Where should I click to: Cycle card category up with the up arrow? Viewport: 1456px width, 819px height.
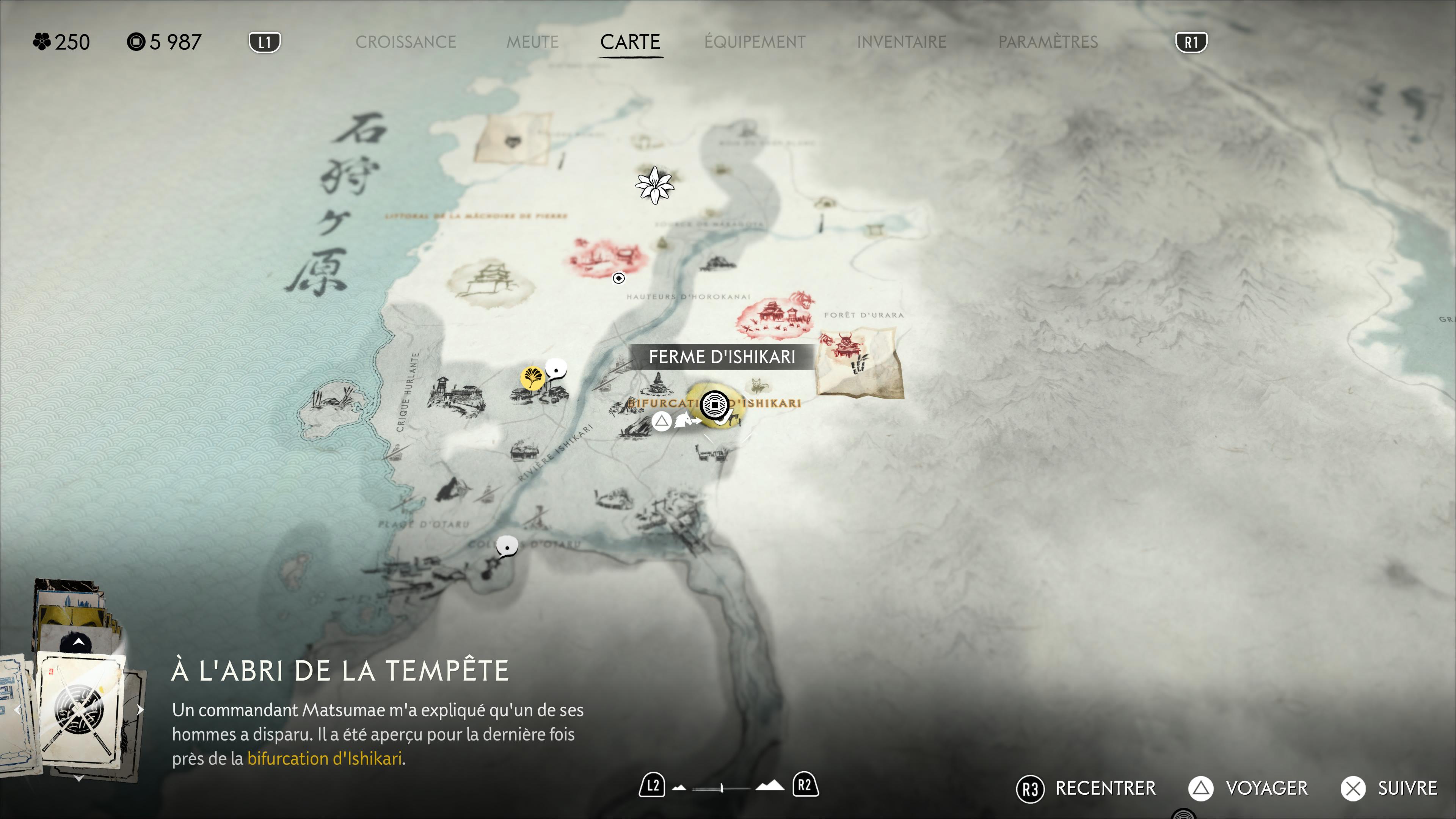pos(78,642)
